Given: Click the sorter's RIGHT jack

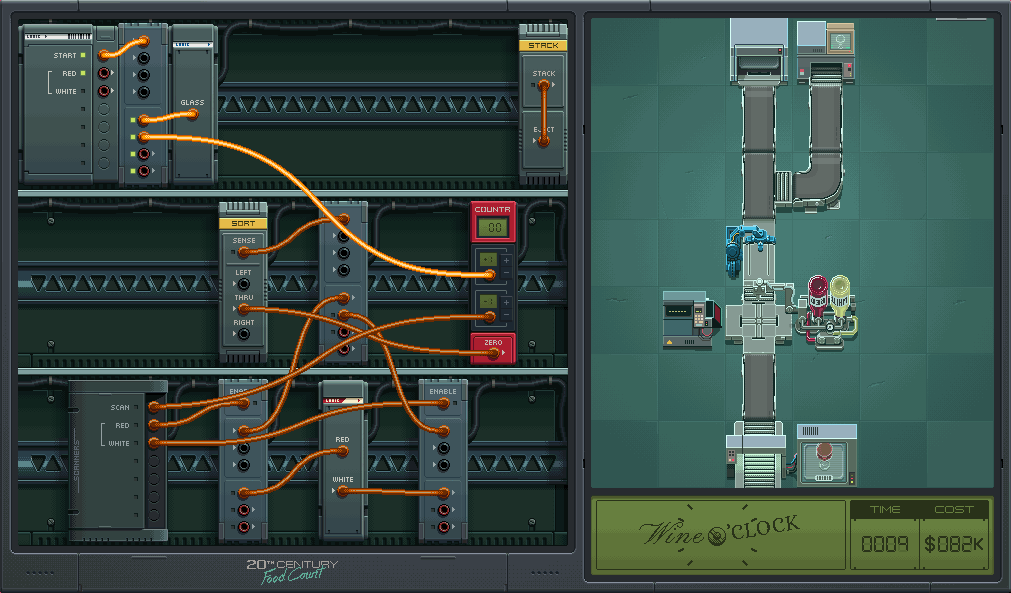Looking at the screenshot, I should point(244,335).
